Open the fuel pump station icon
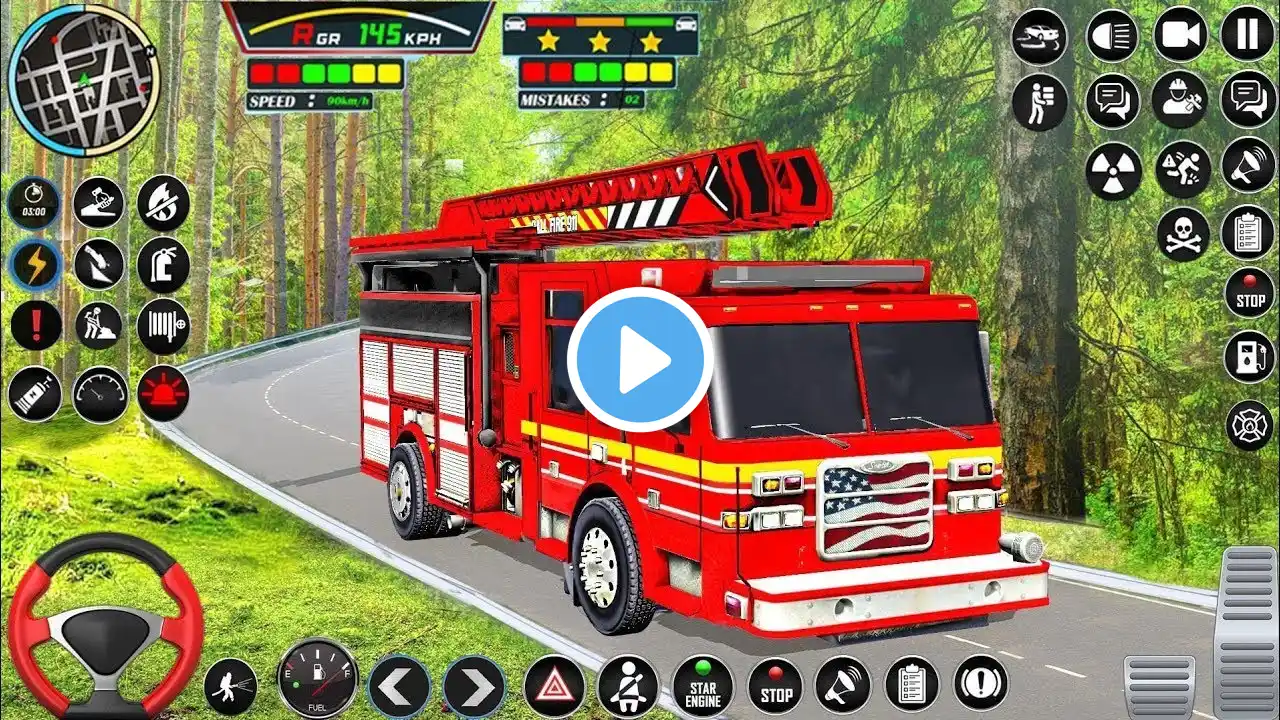 pyautogui.click(x=1250, y=357)
